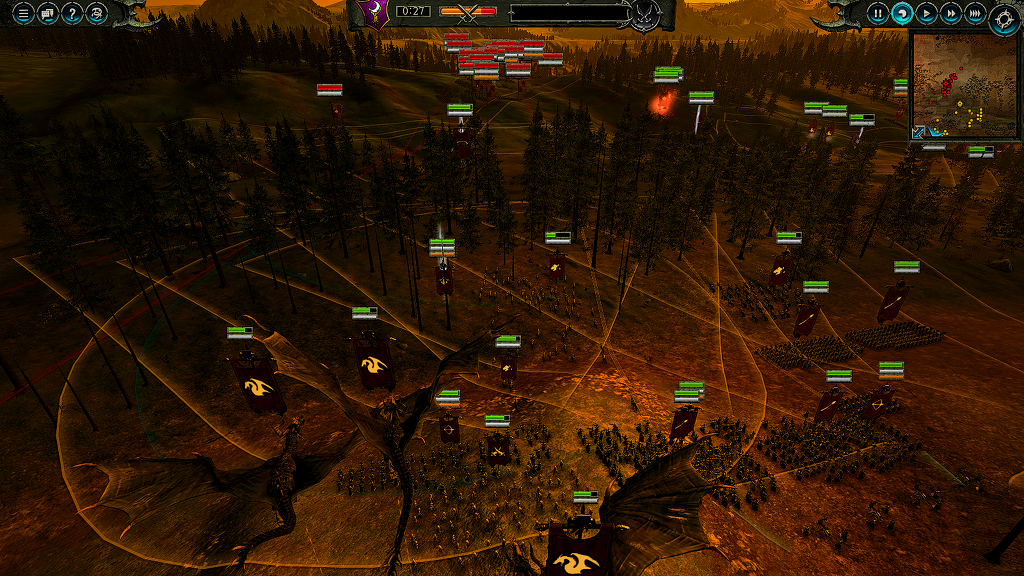Set double-arrow fast forward speed

[951, 13]
